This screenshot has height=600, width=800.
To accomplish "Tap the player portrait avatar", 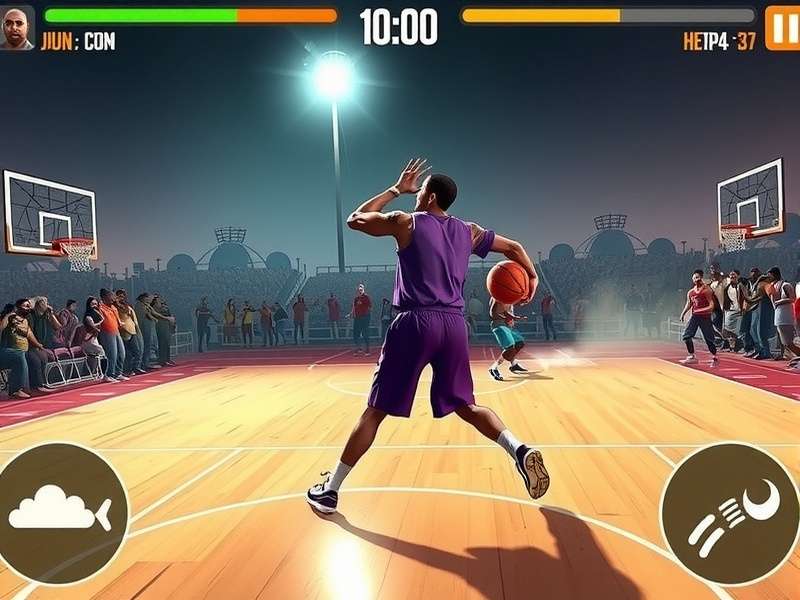I will [x=16, y=27].
